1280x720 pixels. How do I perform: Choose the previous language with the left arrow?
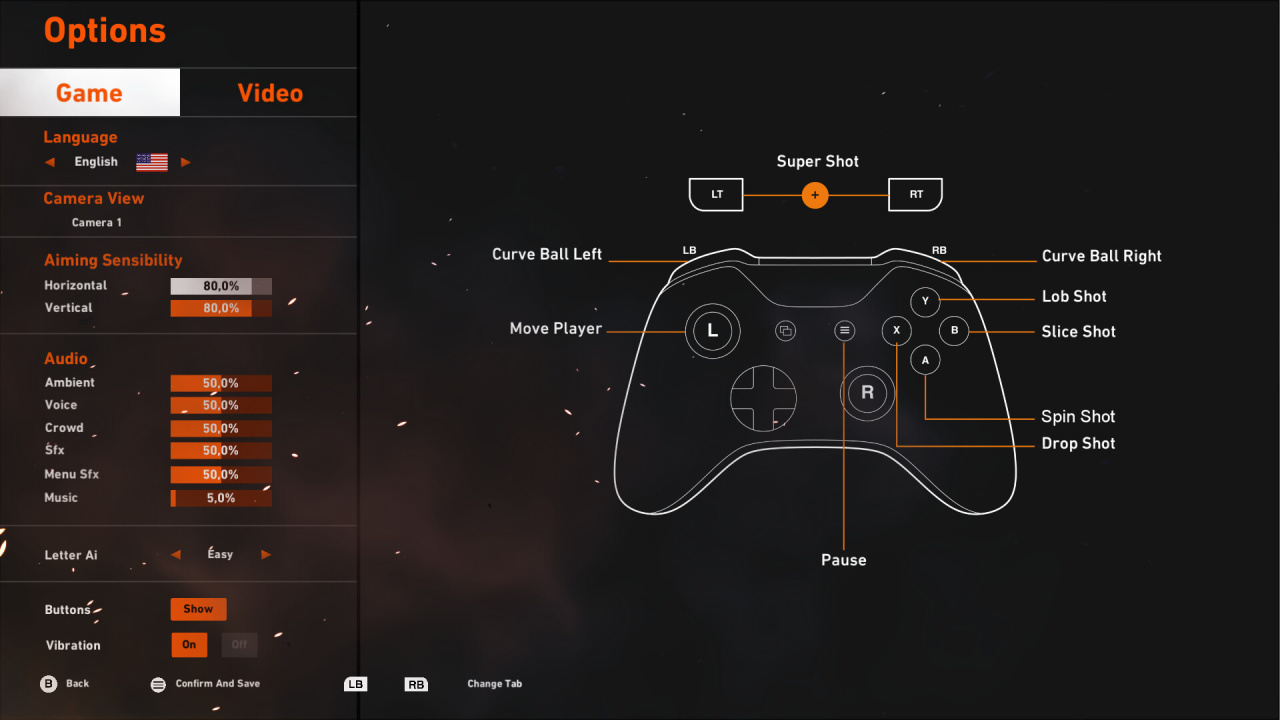pos(50,162)
